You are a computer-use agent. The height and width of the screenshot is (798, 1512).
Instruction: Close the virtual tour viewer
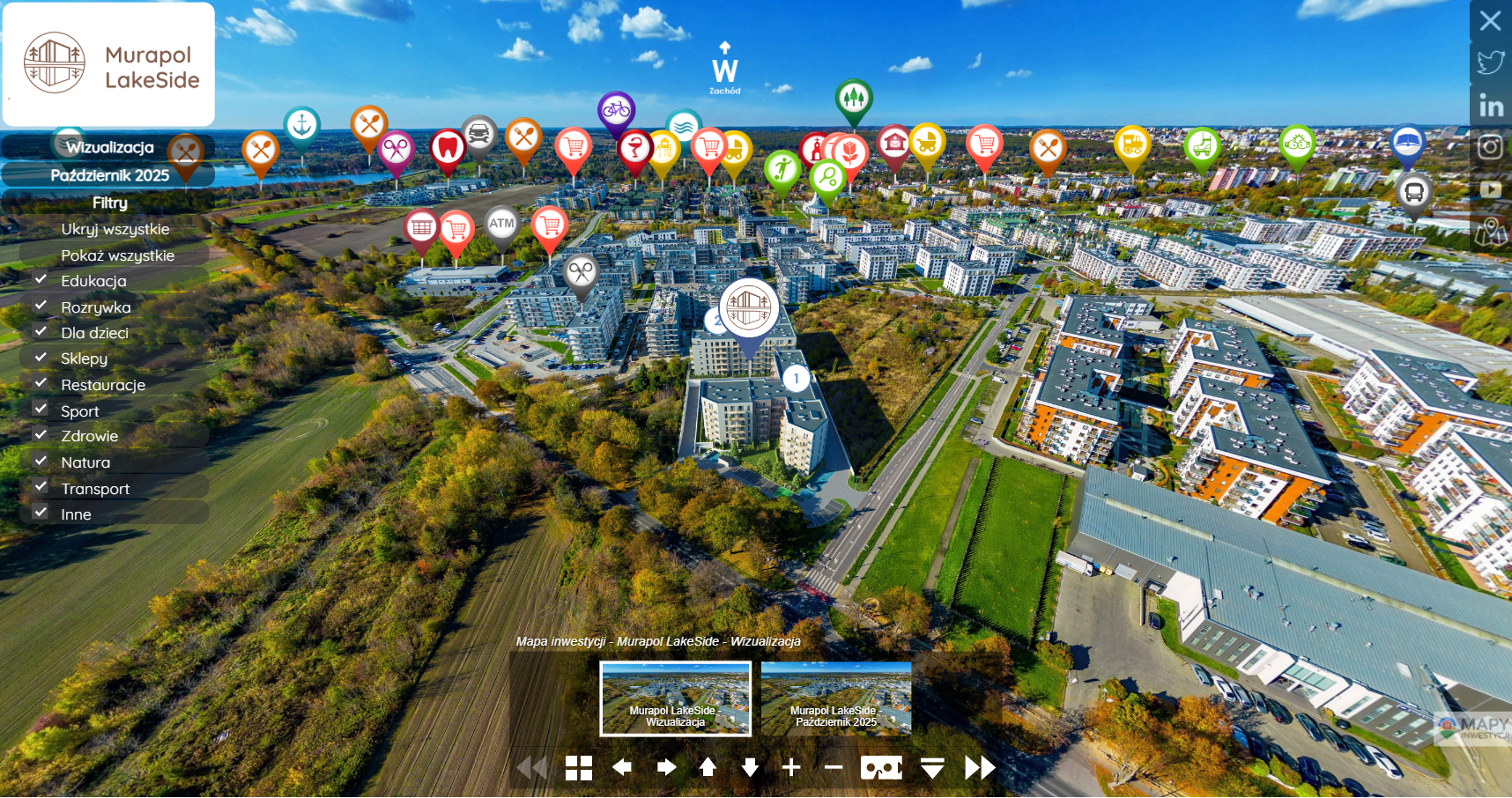click(x=1490, y=20)
